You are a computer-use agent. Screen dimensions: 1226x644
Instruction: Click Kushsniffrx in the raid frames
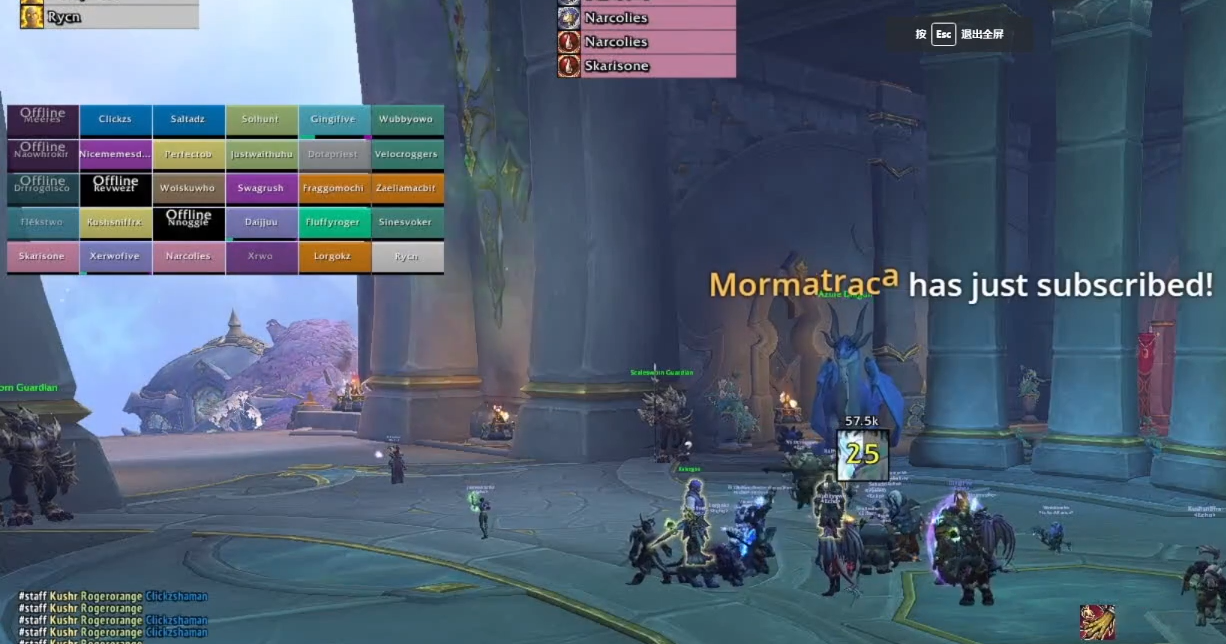coord(115,222)
